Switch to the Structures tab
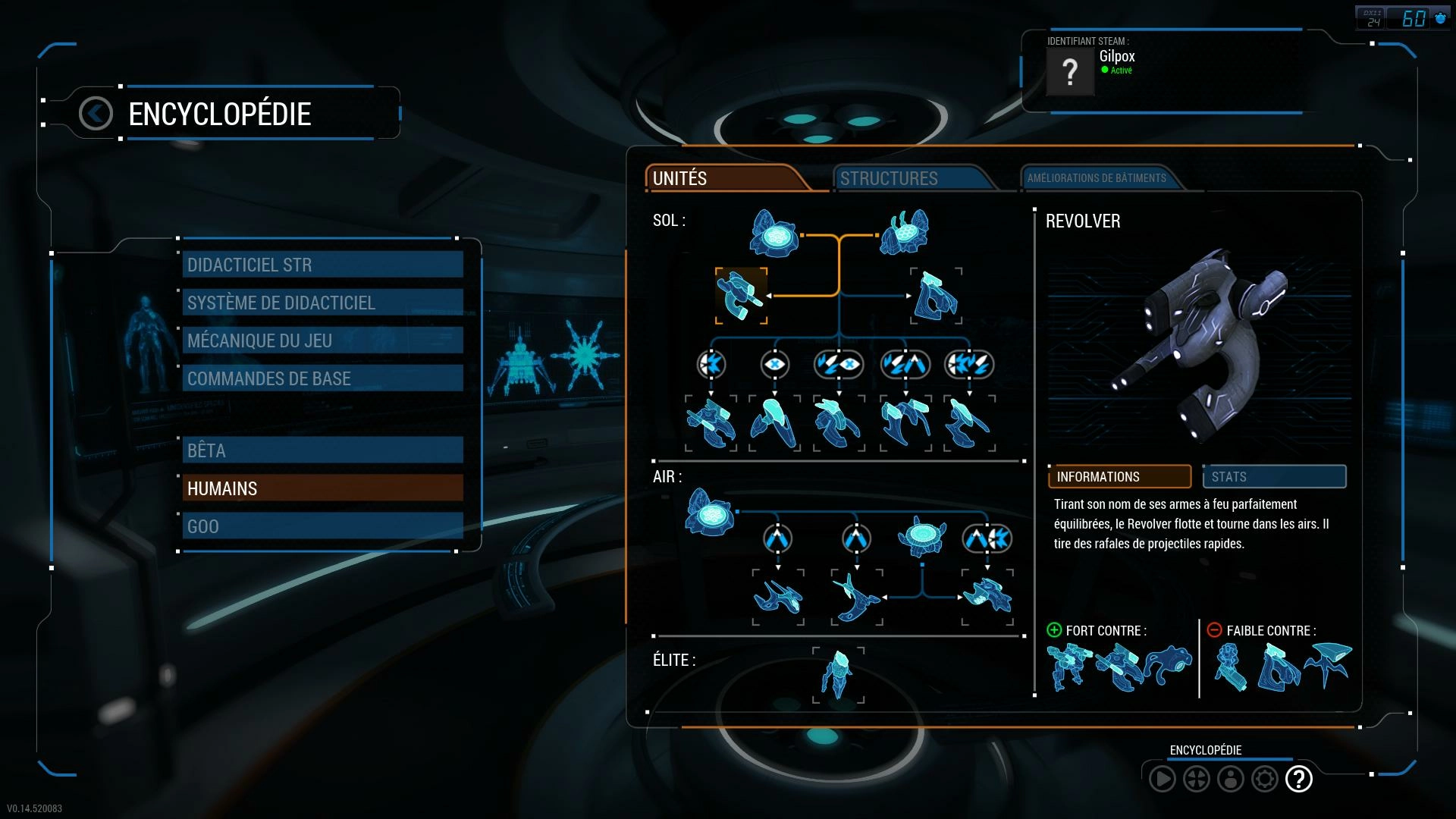The height and width of the screenshot is (819, 1456). pyautogui.click(x=910, y=178)
